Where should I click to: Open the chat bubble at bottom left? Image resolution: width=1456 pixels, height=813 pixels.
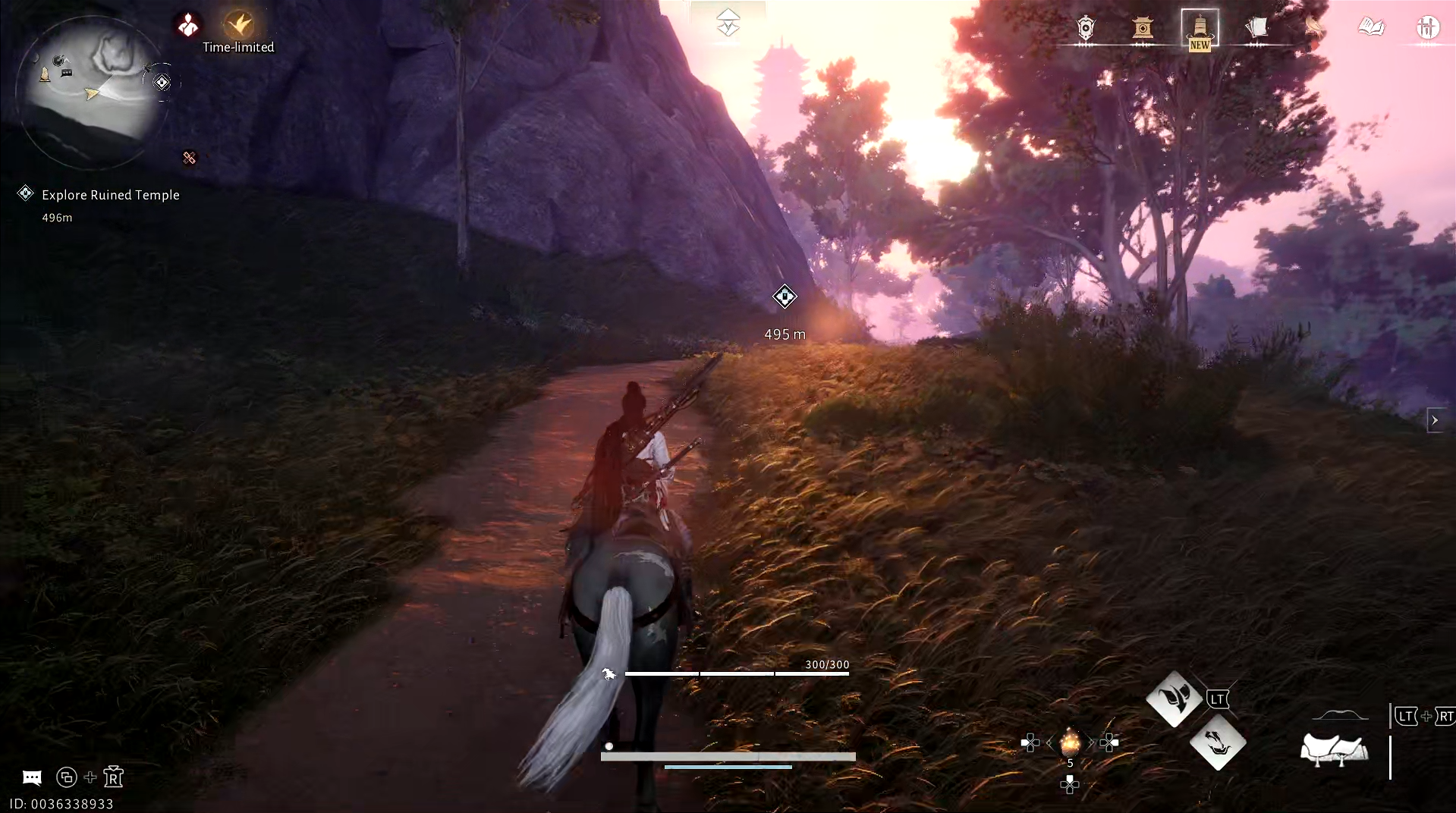tap(31, 777)
